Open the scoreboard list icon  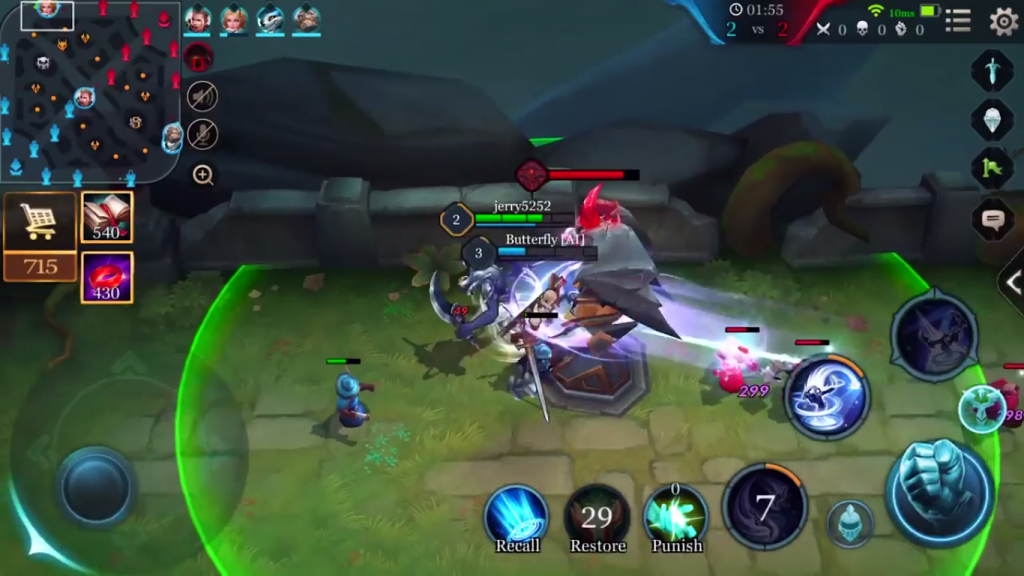(x=958, y=21)
